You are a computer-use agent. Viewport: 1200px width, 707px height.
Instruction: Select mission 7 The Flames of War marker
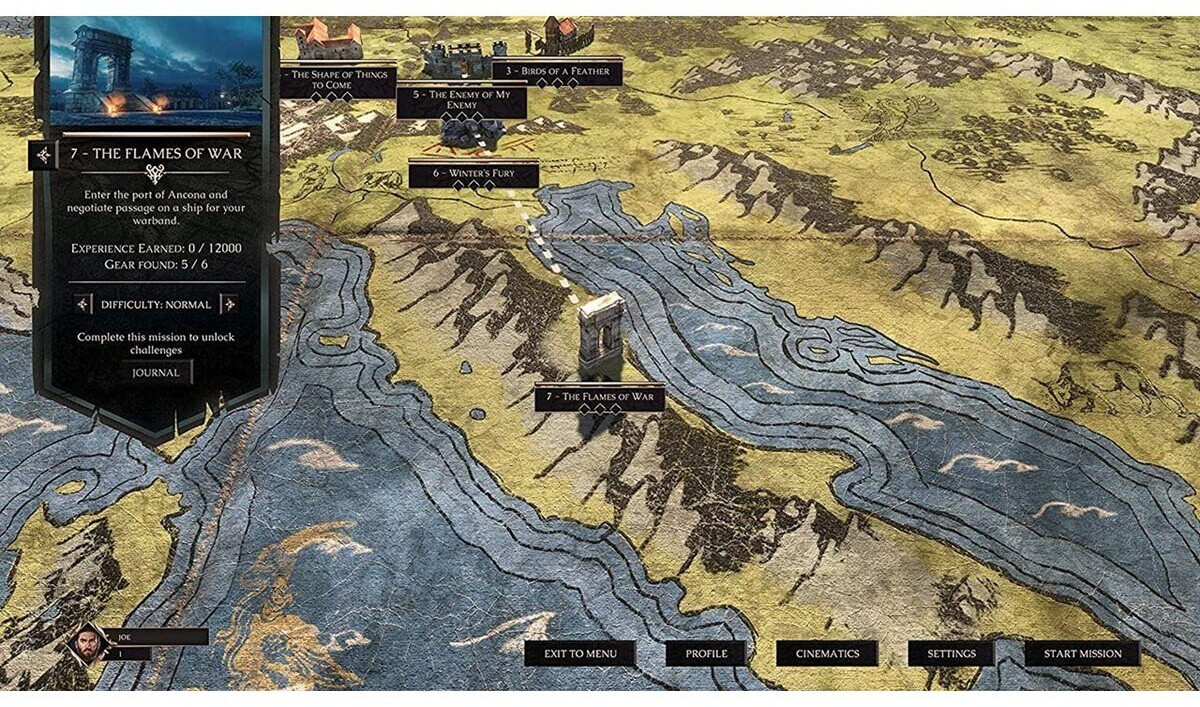[599, 397]
